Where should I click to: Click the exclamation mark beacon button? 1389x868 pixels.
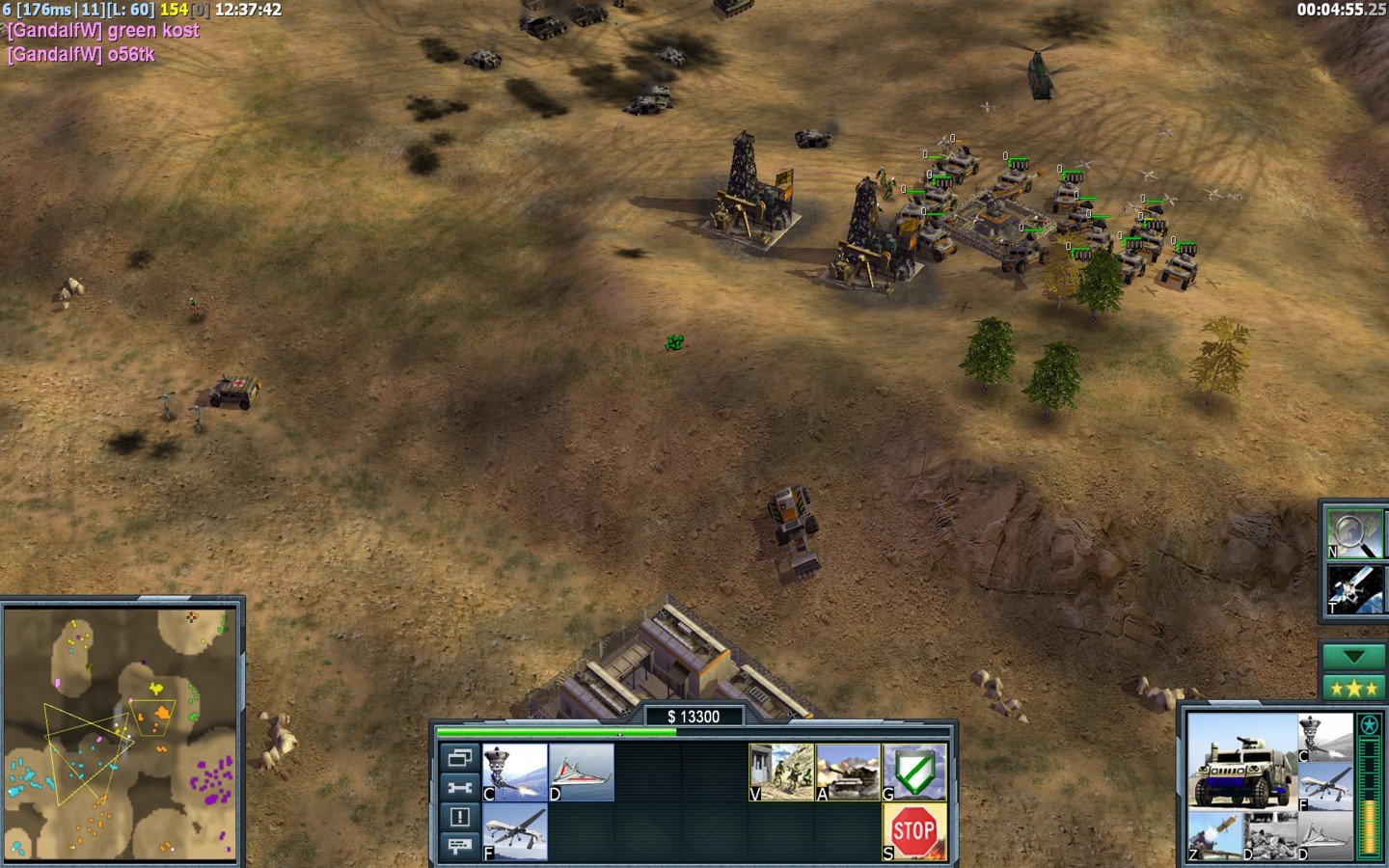(460, 817)
